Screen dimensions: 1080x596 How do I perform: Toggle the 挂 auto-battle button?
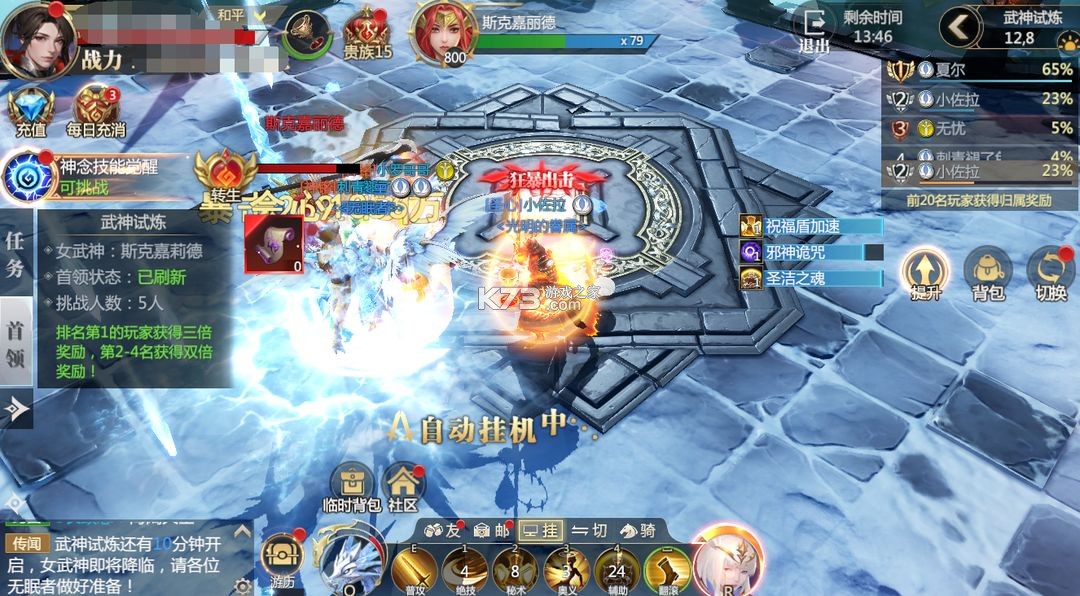(x=540, y=530)
